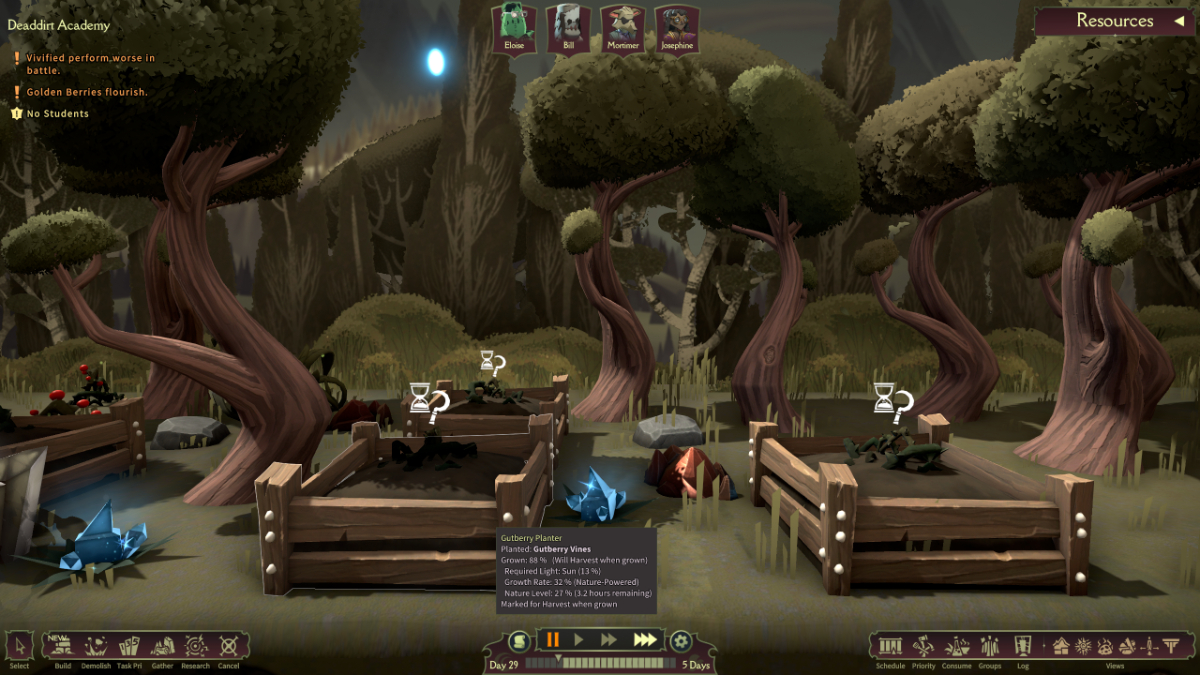
Task: Select Mortimer's character portrait
Action: coord(622,28)
